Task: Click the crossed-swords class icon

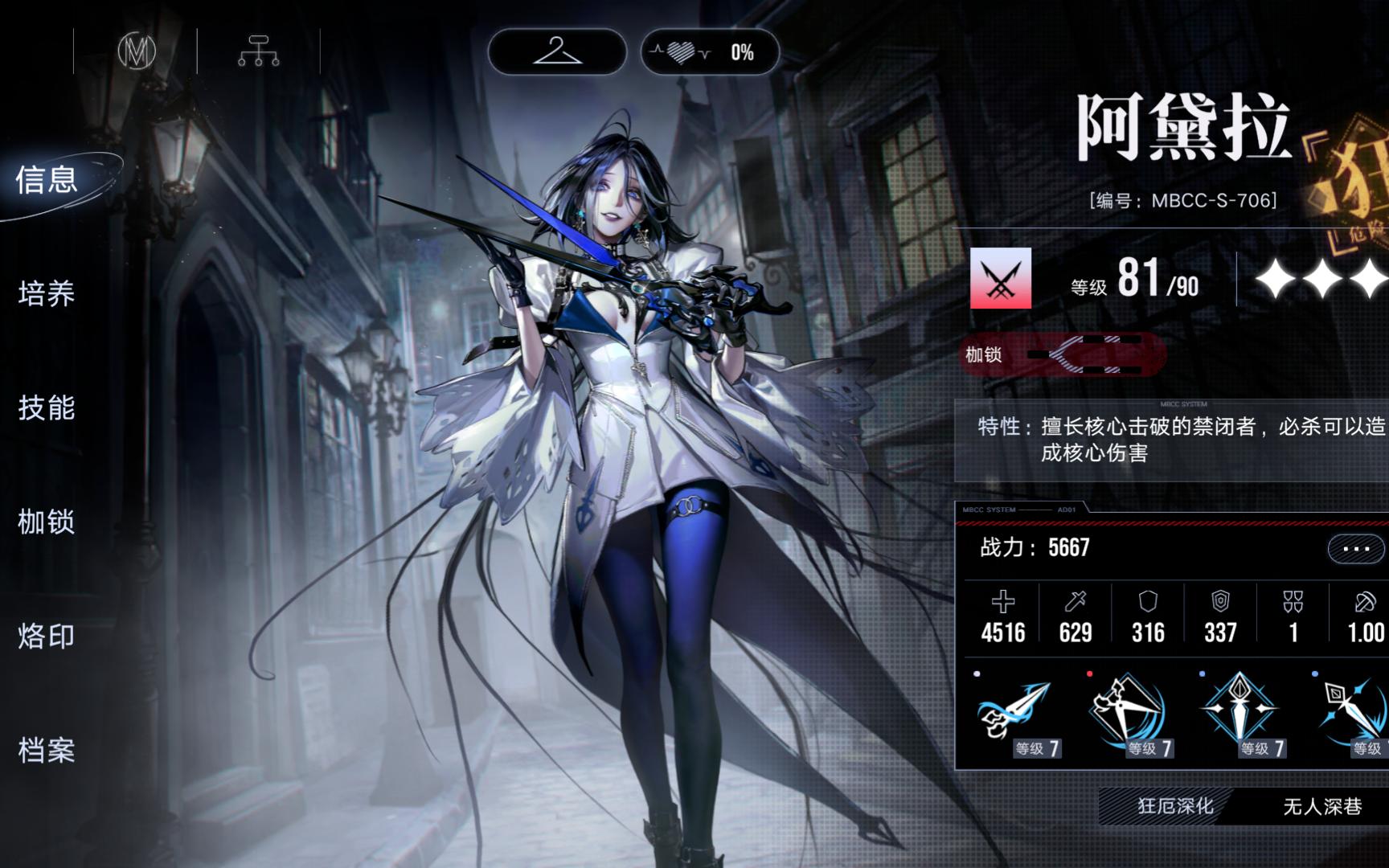Action: (x=1001, y=279)
